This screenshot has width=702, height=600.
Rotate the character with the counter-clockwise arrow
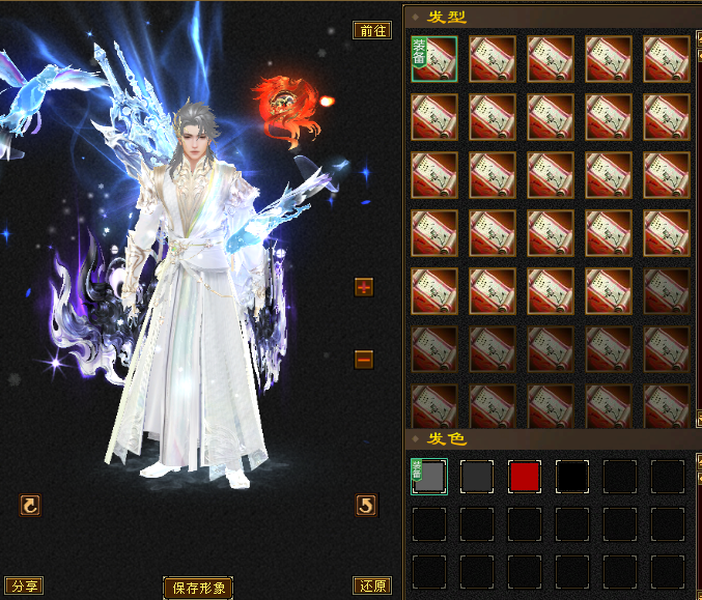pyautogui.click(x=366, y=506)
